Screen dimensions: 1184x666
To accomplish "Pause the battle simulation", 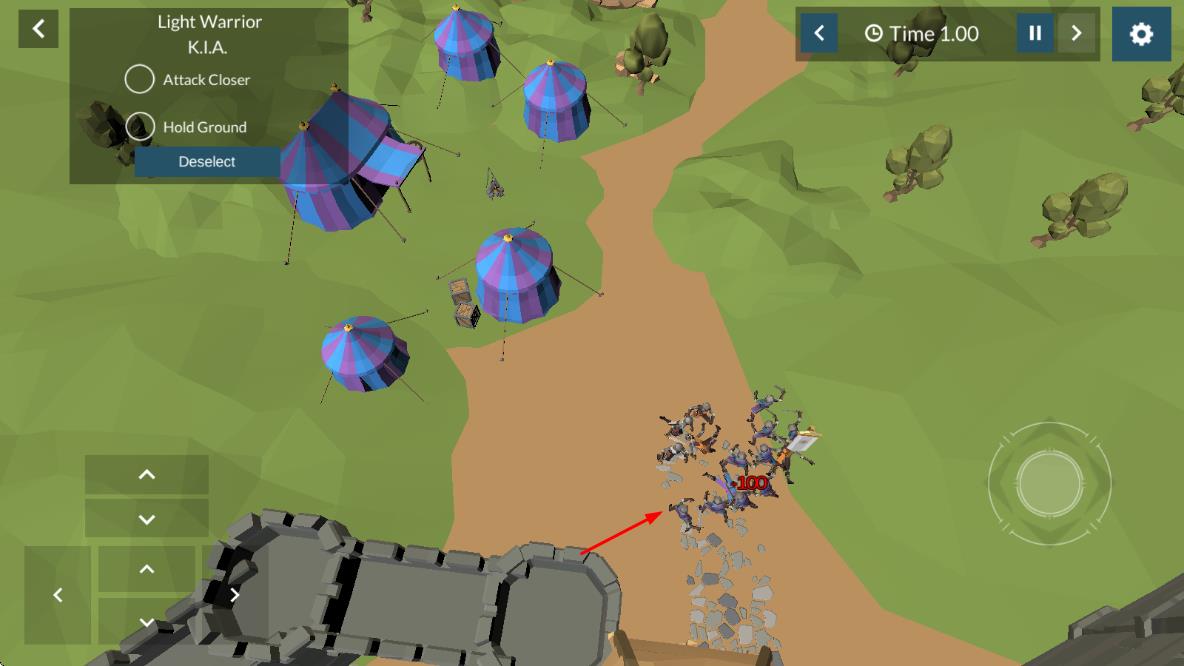I will coord(1035,34).
